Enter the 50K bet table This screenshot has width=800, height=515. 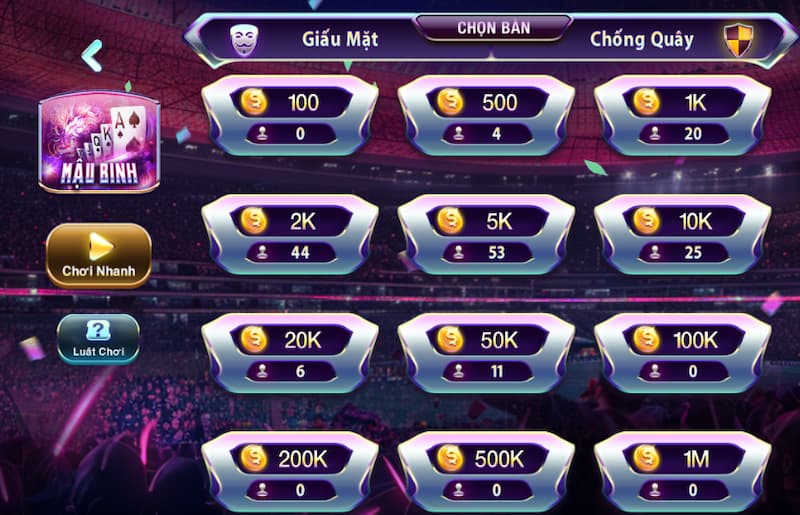(x=486, y=354)
